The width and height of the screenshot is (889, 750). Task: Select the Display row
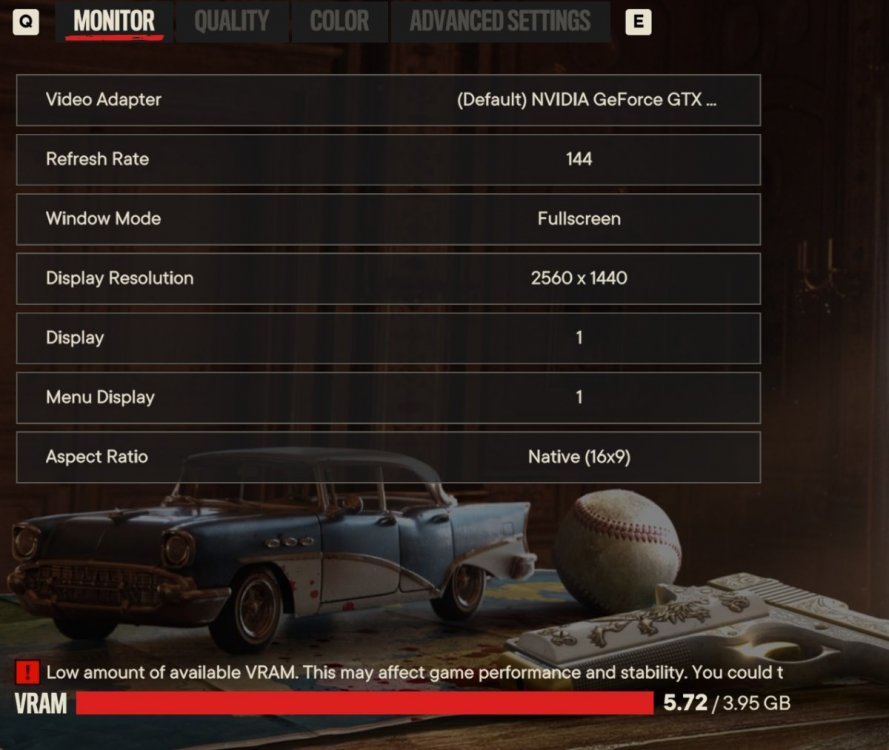coord(388,338)
